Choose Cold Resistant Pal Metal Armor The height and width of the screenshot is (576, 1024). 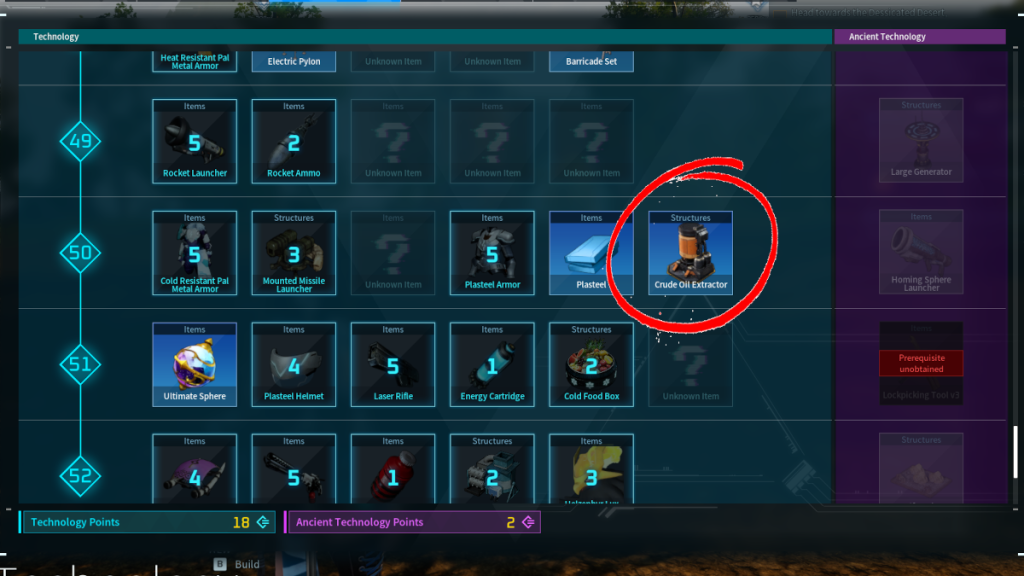click(195, 252)
